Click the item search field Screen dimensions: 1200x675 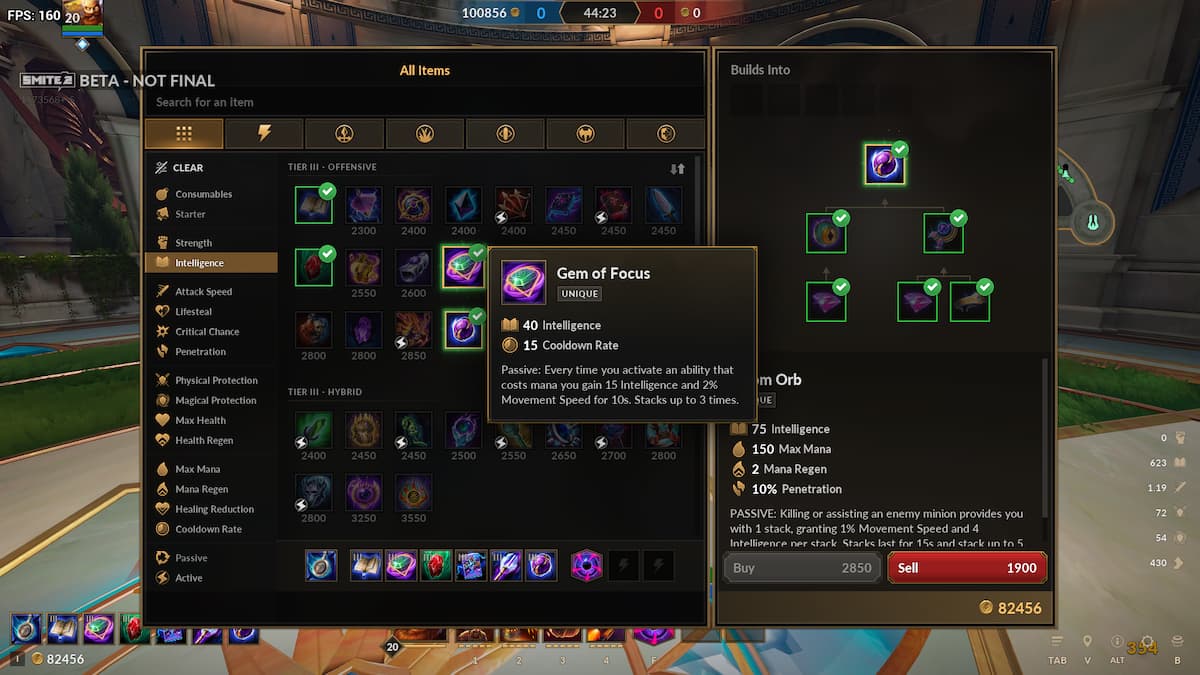[x=424, y=102]
